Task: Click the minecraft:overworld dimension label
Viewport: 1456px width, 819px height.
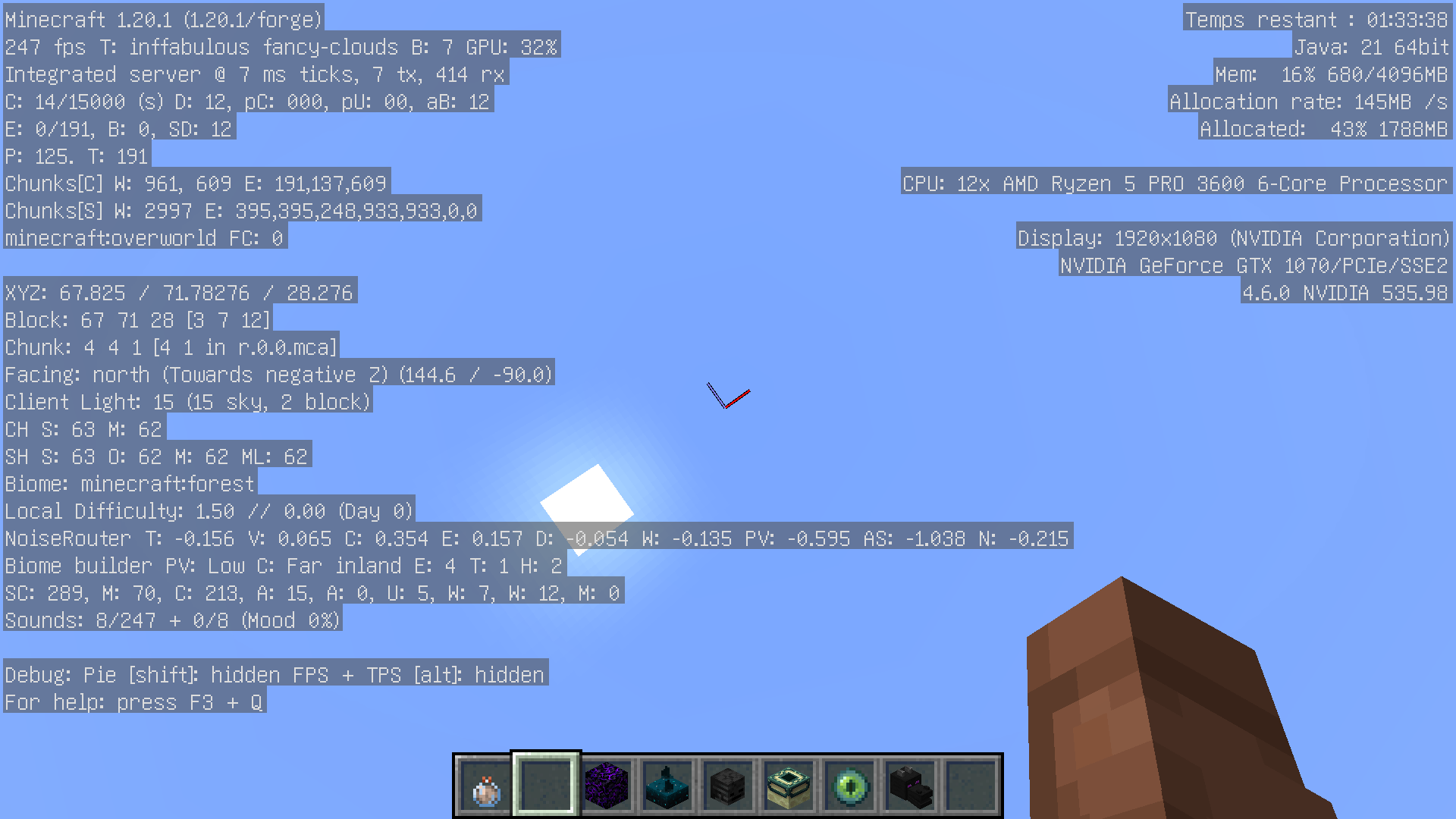Action: click(x=144, y=237)
